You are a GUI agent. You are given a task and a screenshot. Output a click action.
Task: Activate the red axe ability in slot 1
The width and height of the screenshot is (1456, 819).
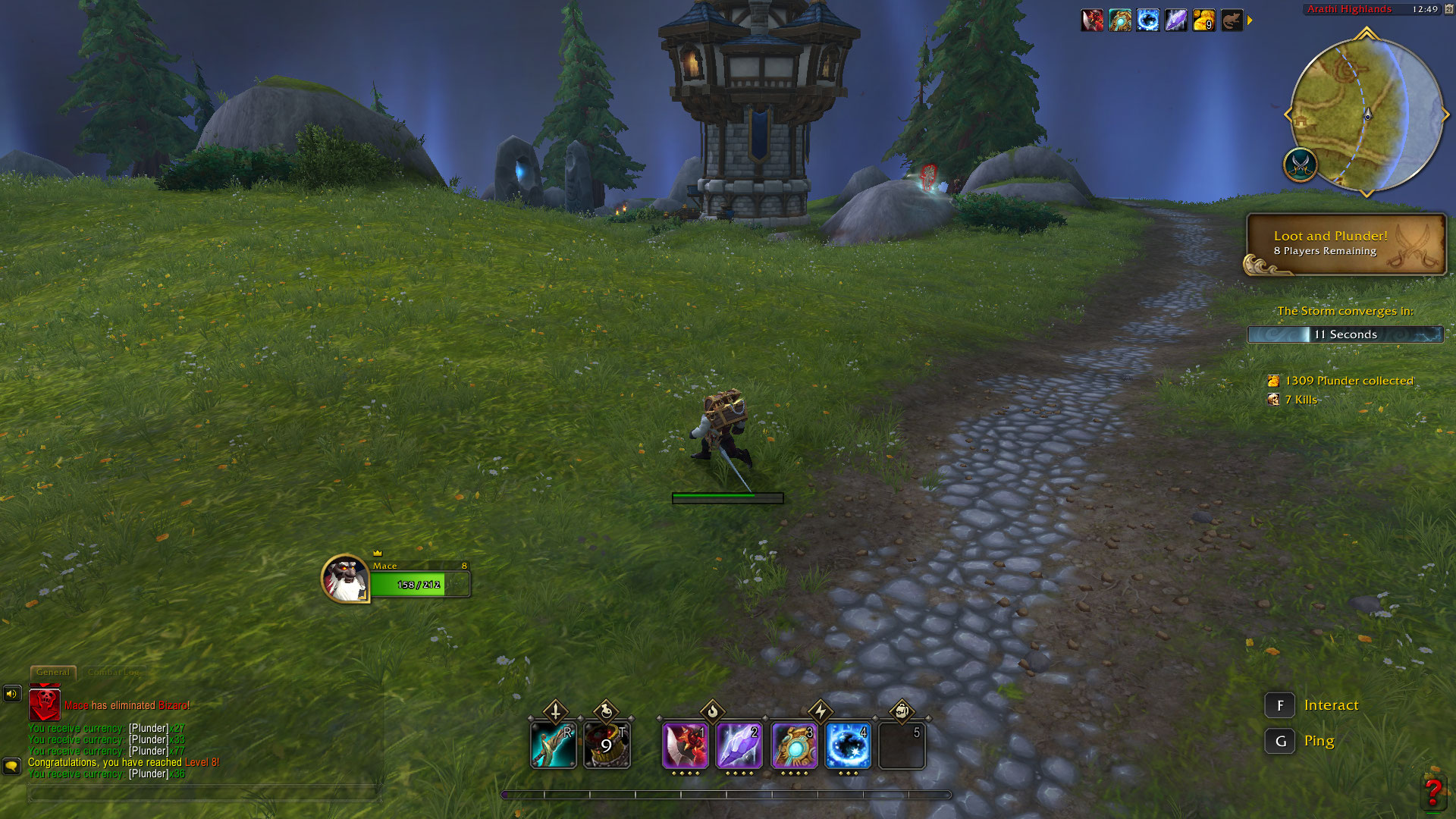(x=686, y=745)
